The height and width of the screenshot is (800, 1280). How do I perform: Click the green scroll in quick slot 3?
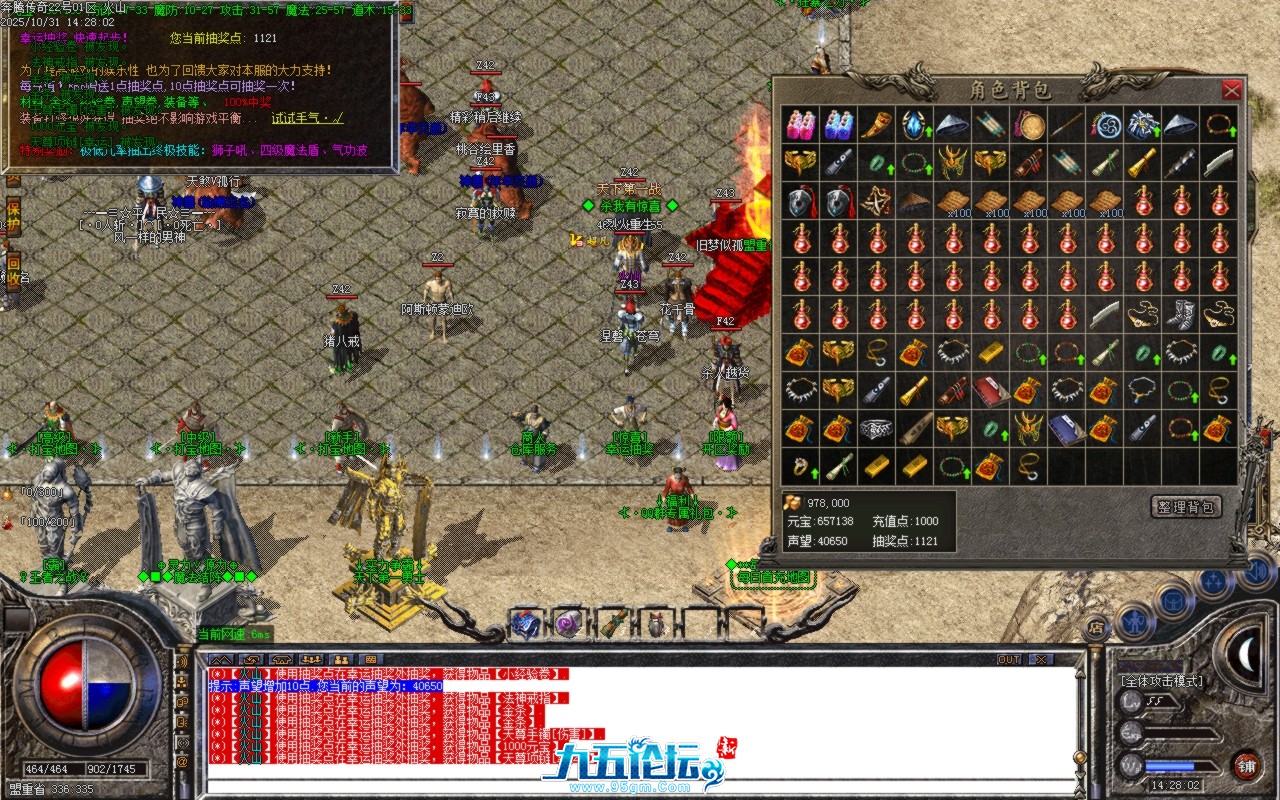(613, 624)
